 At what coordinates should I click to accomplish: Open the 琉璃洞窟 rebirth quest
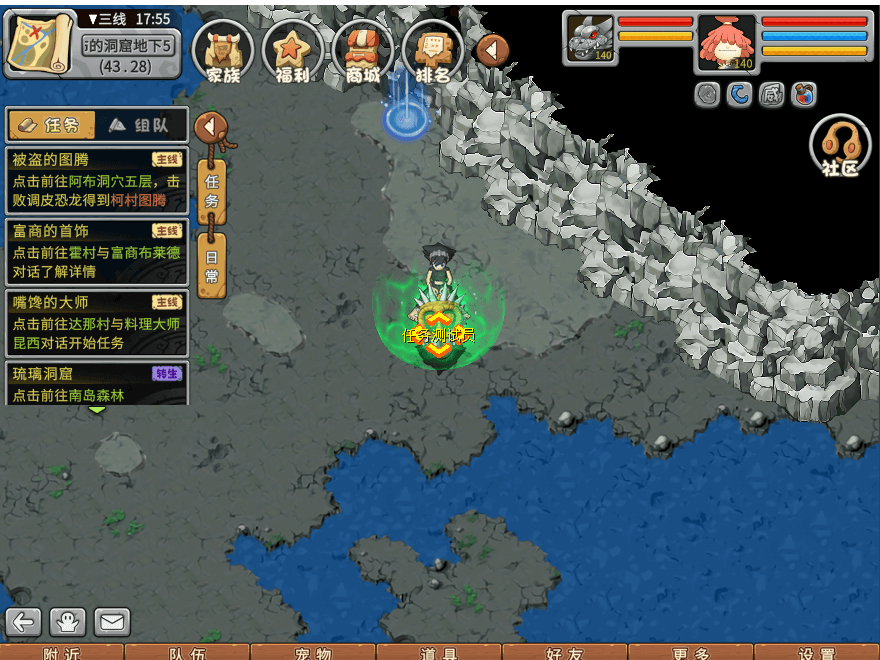point(96,383)
